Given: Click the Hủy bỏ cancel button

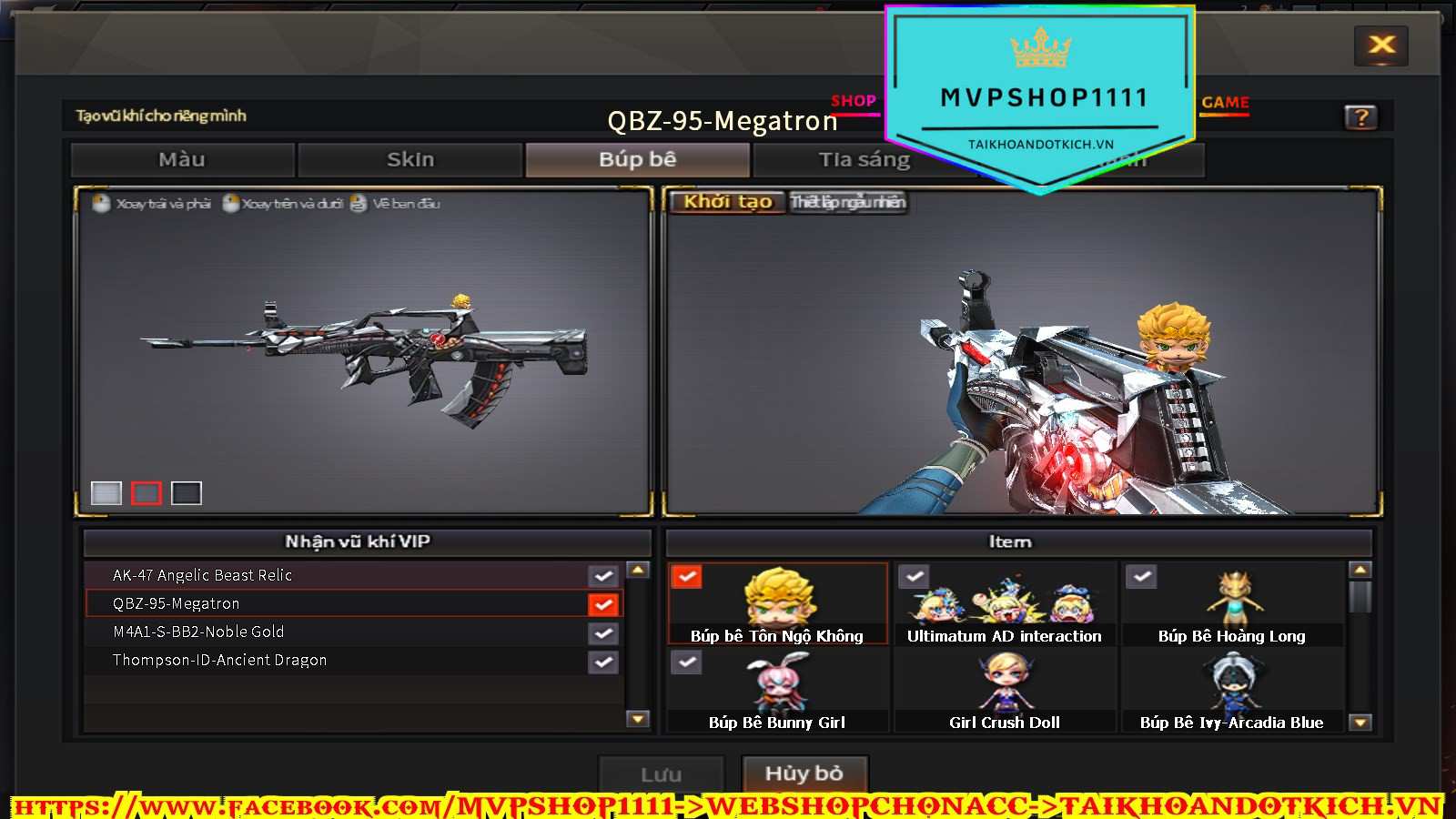Looking at the screenshot, I should [x=804, y=773].
